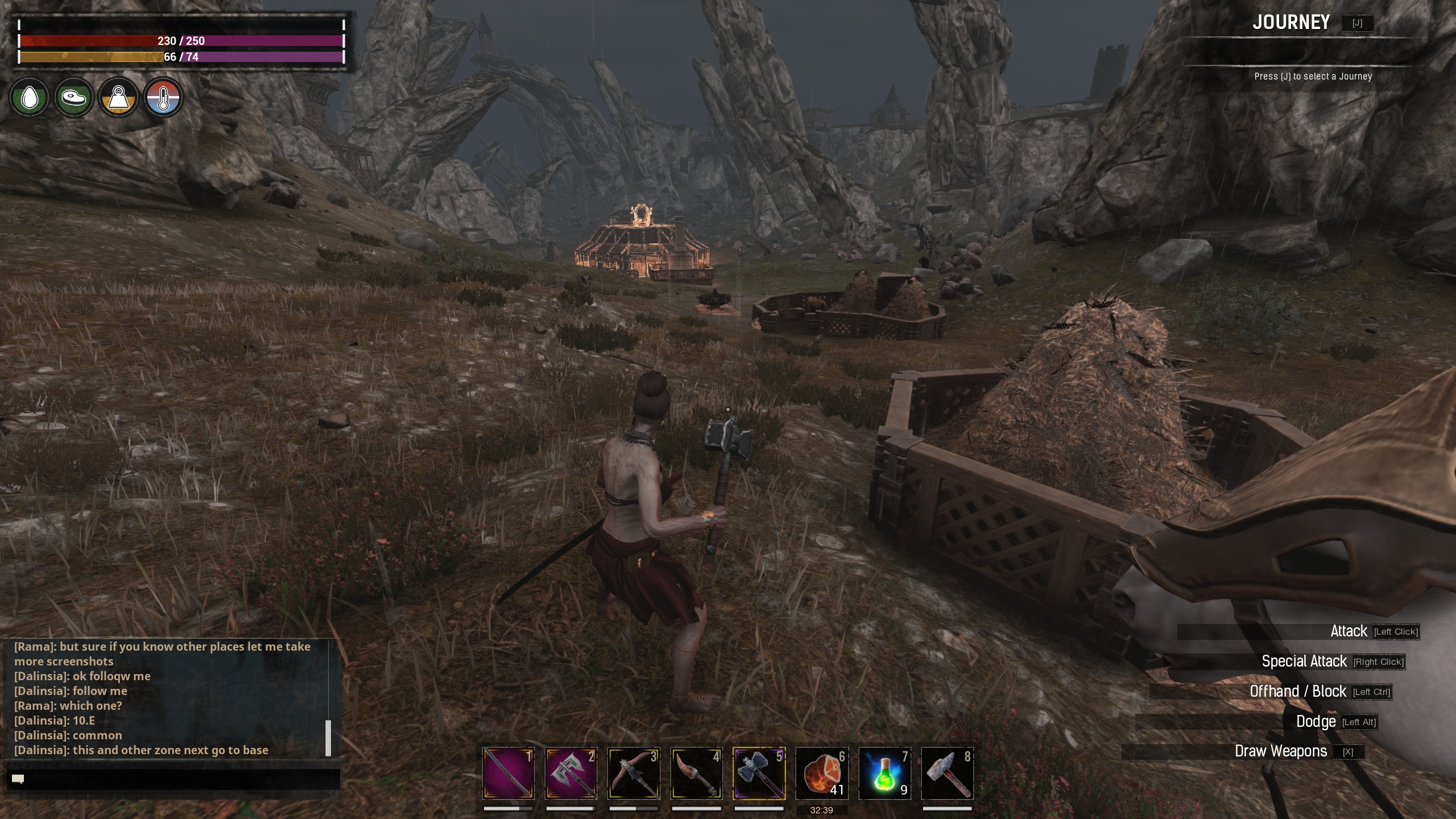Viewport: 1456px width, 819px height.
Task: Equip the double-bladed axe in slot 2
Action: [x=570, y=773]
